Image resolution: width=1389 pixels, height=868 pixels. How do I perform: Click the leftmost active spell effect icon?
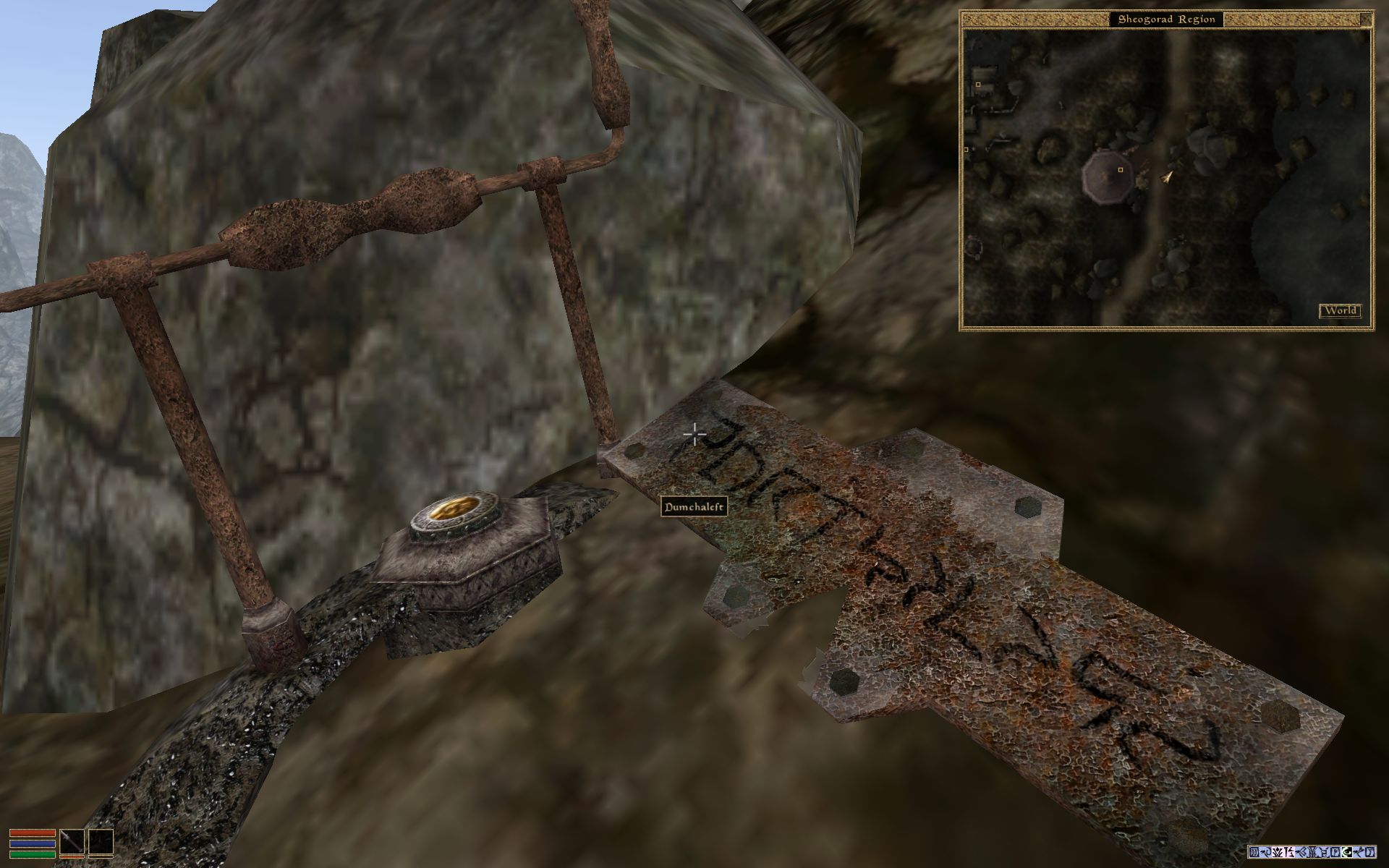coord(1253,852)
